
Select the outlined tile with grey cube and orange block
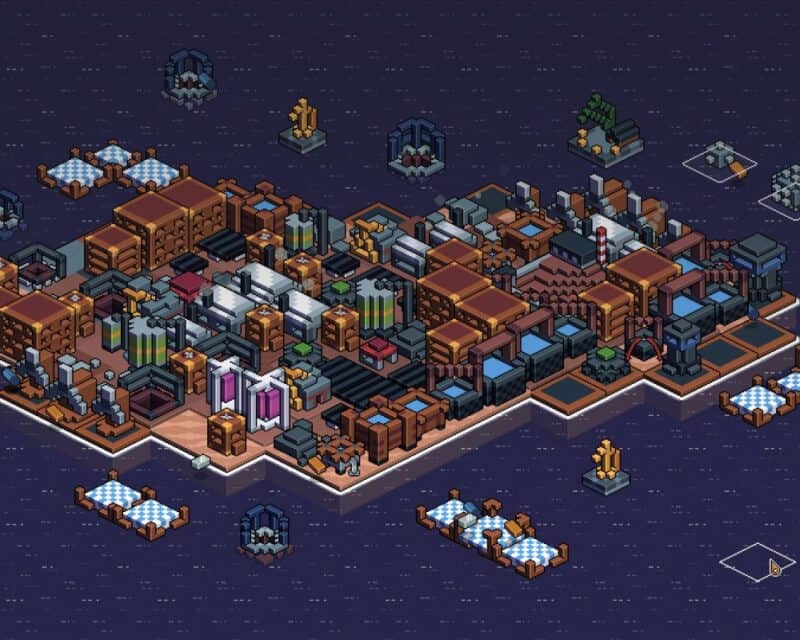720,160
